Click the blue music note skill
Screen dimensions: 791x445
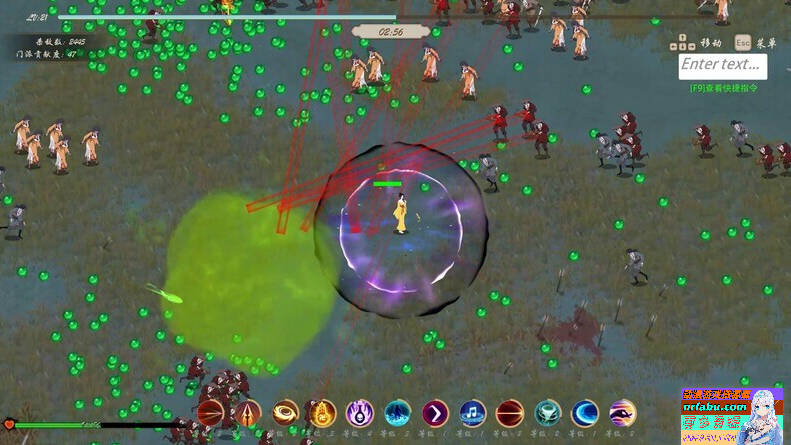(472, 412)
